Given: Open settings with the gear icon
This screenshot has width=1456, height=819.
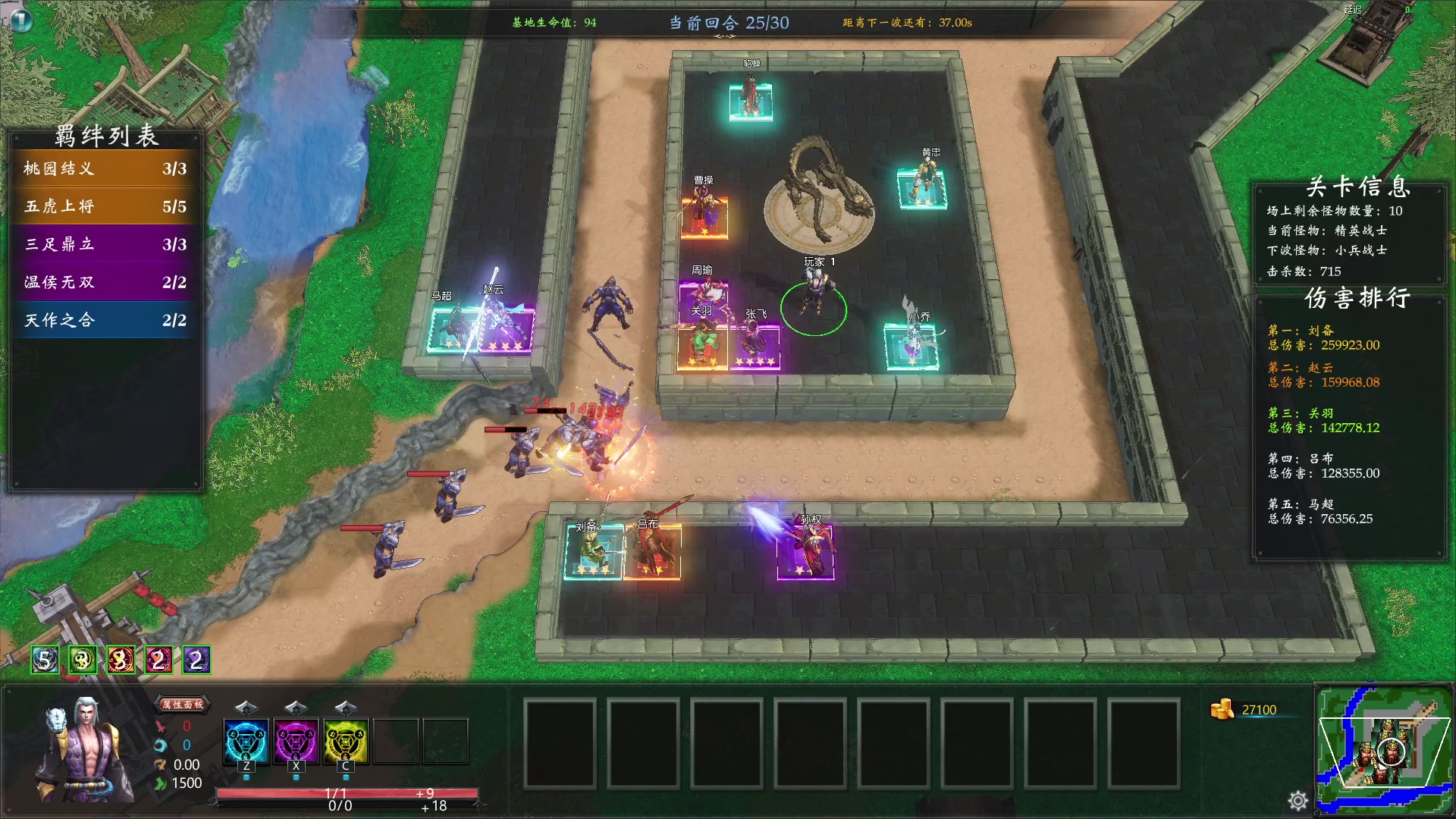Looking at the screenshot, I should [x=1298, y=800].
